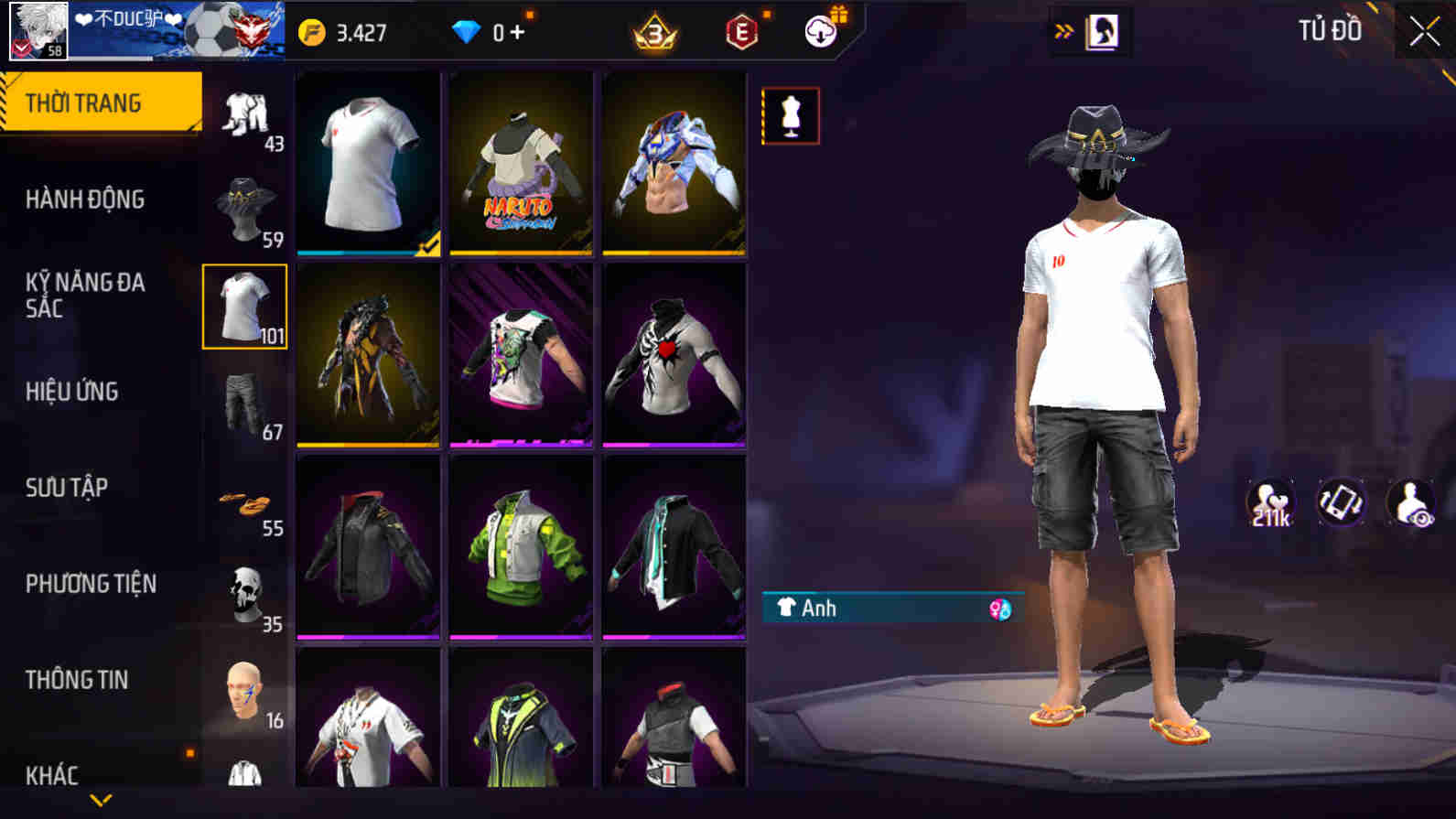Image resolution: width=1456 pixels, height=819 pixels.
Task: Open the head category with 16 items
Action: coord(243,691)
